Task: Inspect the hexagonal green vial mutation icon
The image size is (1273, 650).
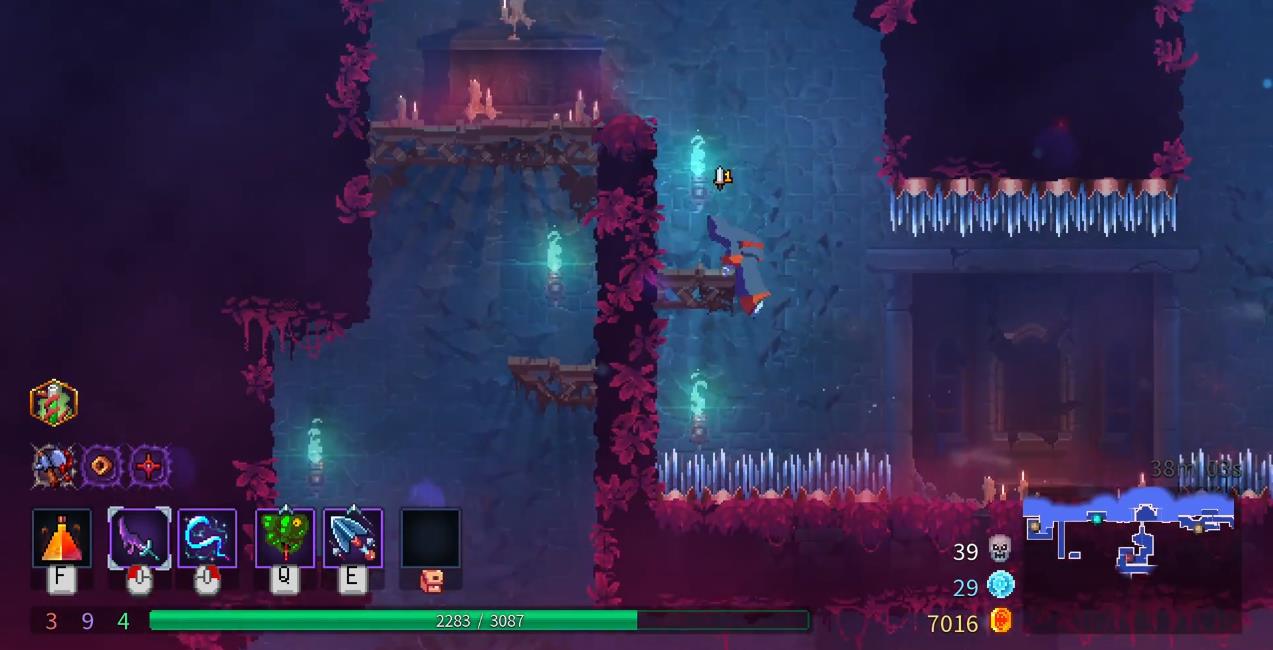Action: pyautogui.click(x=54, y=402)
